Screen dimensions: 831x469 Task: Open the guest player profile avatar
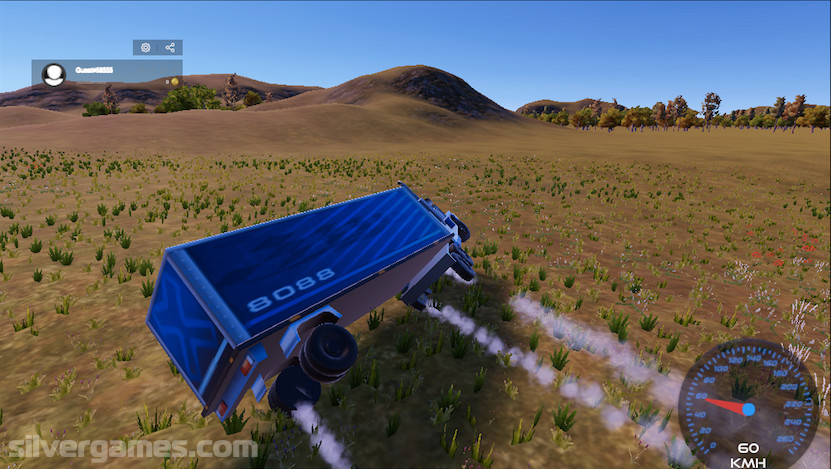pyautogui.click(x=54, y=73)
